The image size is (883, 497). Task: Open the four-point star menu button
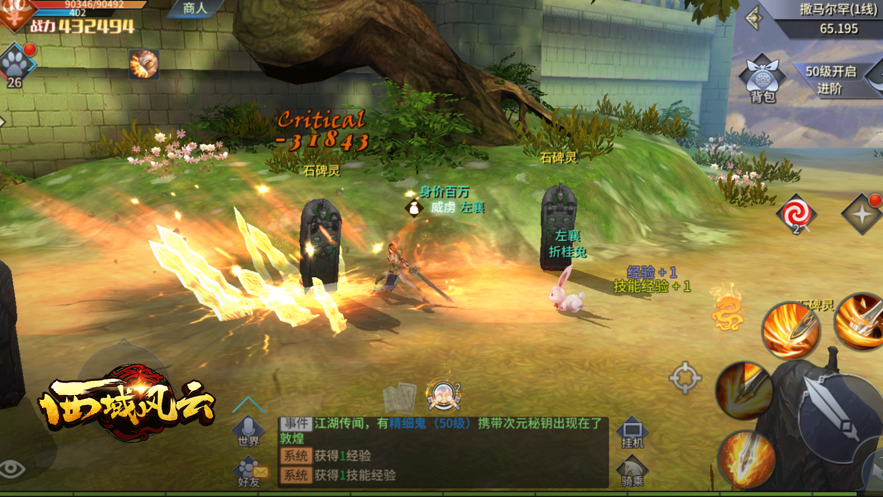(861, 214)
